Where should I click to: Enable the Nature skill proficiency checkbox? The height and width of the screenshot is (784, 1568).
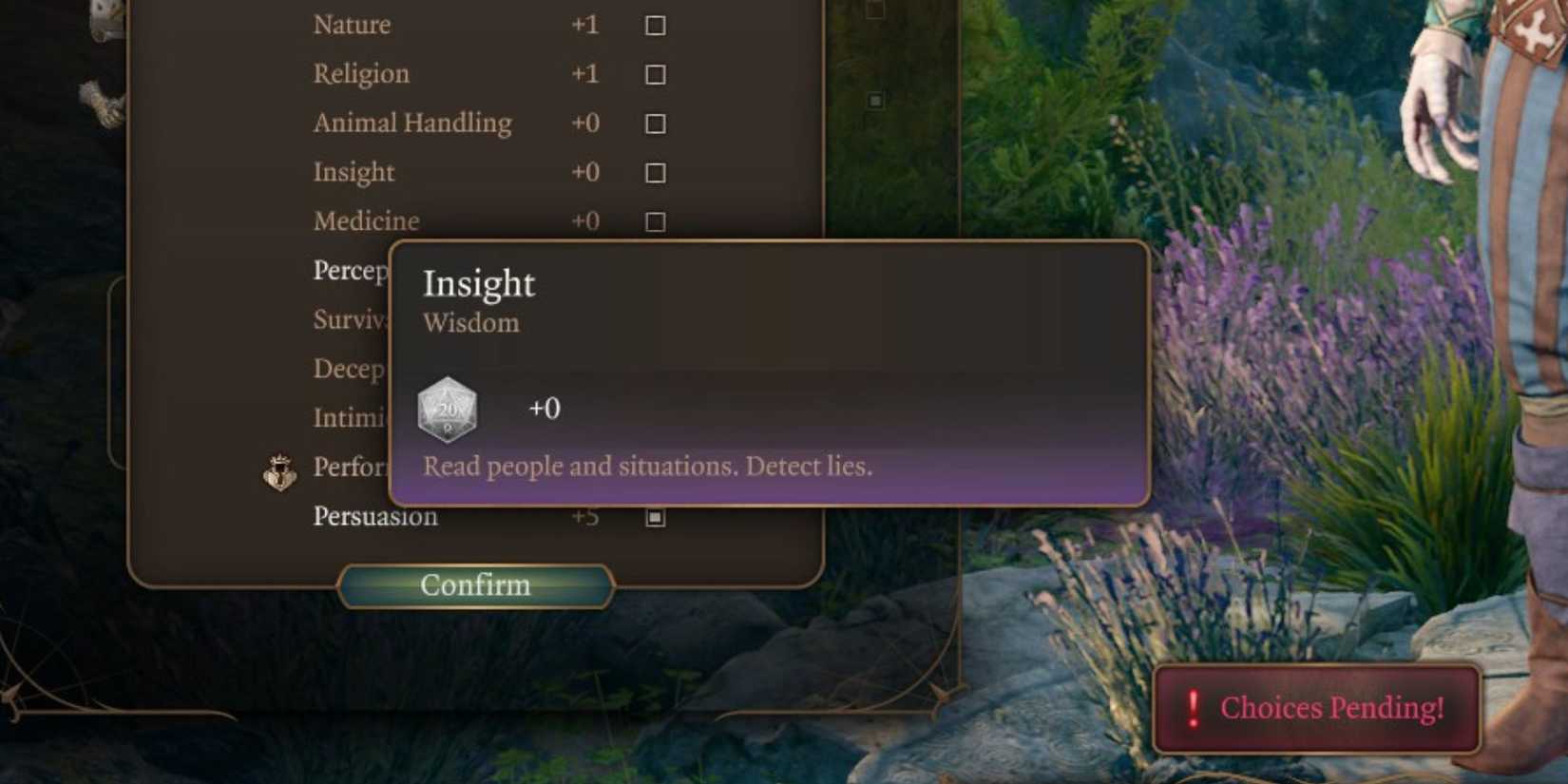655,25
